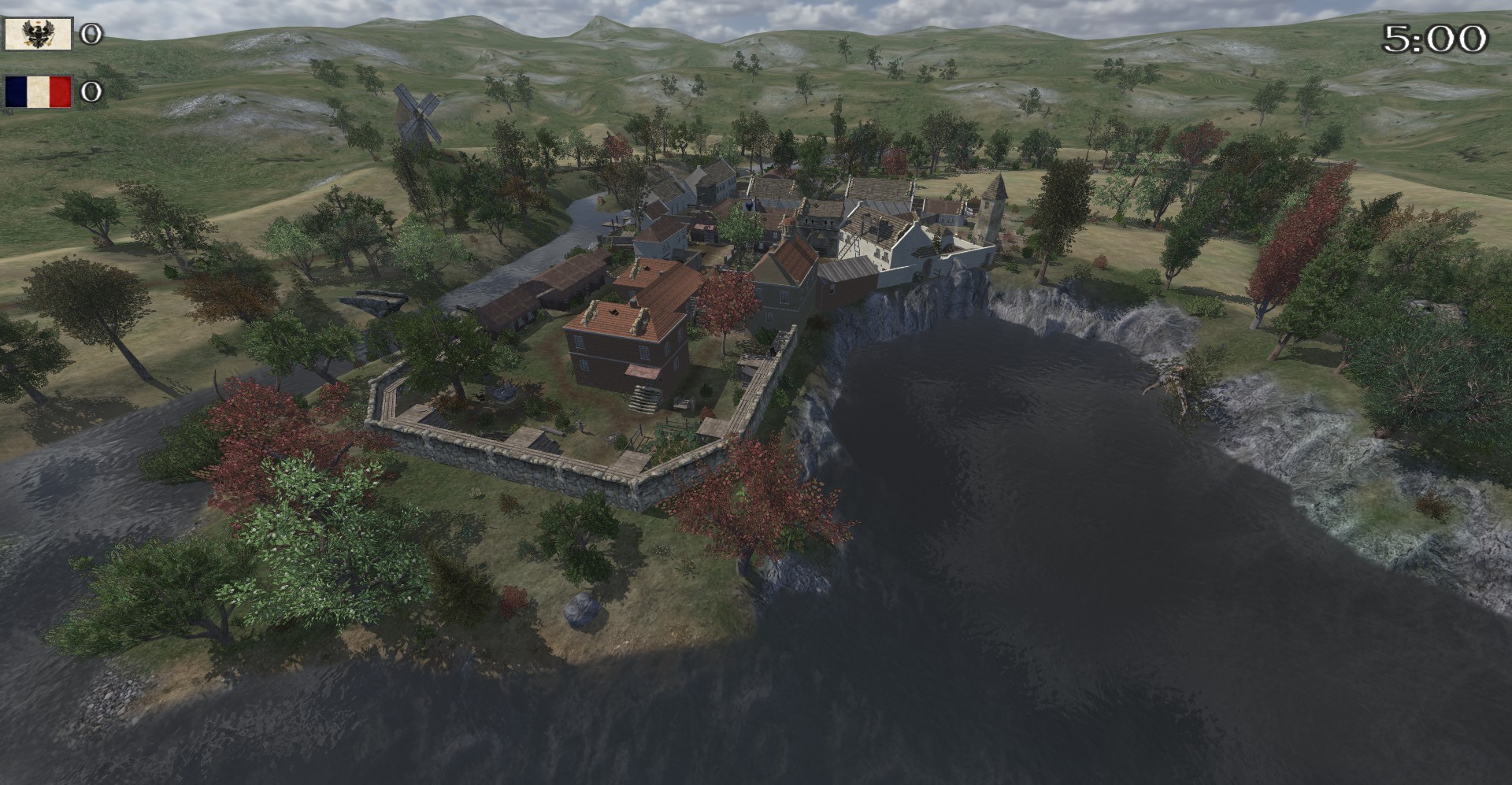The image size is (1512, 785).
Task: Click the Prussian eagle team flag
Action: pyautogui.click(x=38, y=34)
